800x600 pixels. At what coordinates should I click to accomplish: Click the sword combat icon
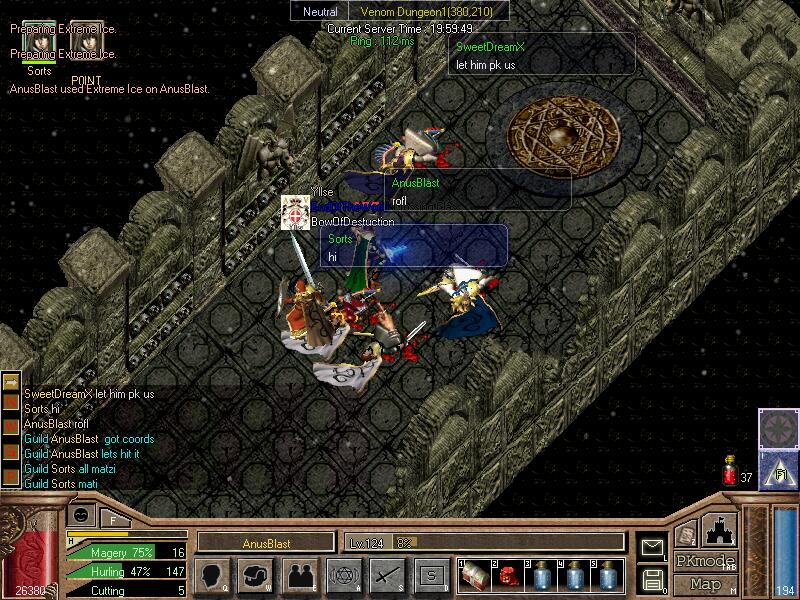386,575
